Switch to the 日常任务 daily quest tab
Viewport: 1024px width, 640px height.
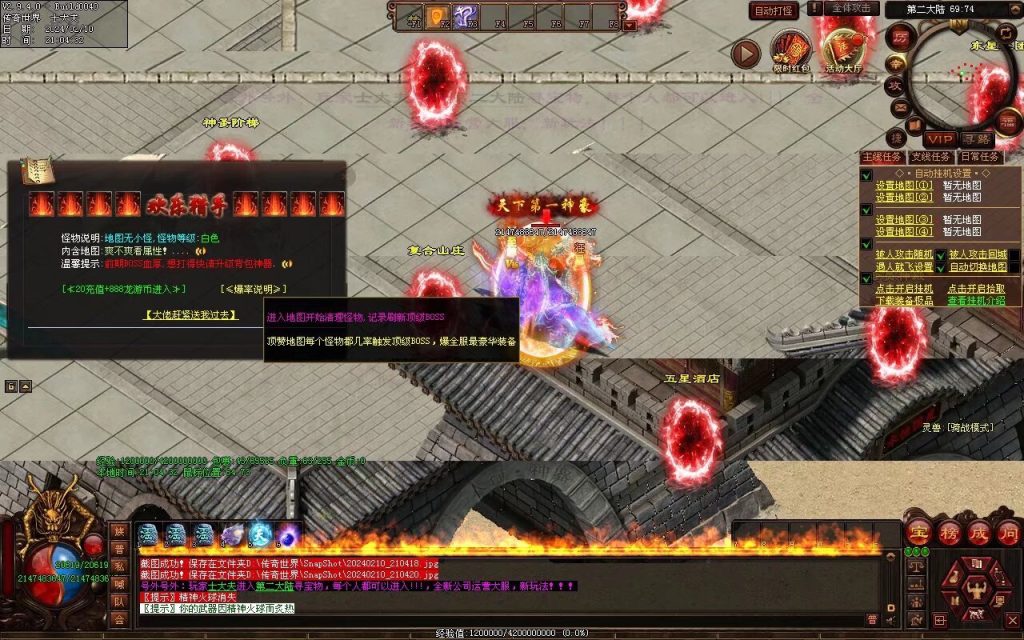(979, 157)
